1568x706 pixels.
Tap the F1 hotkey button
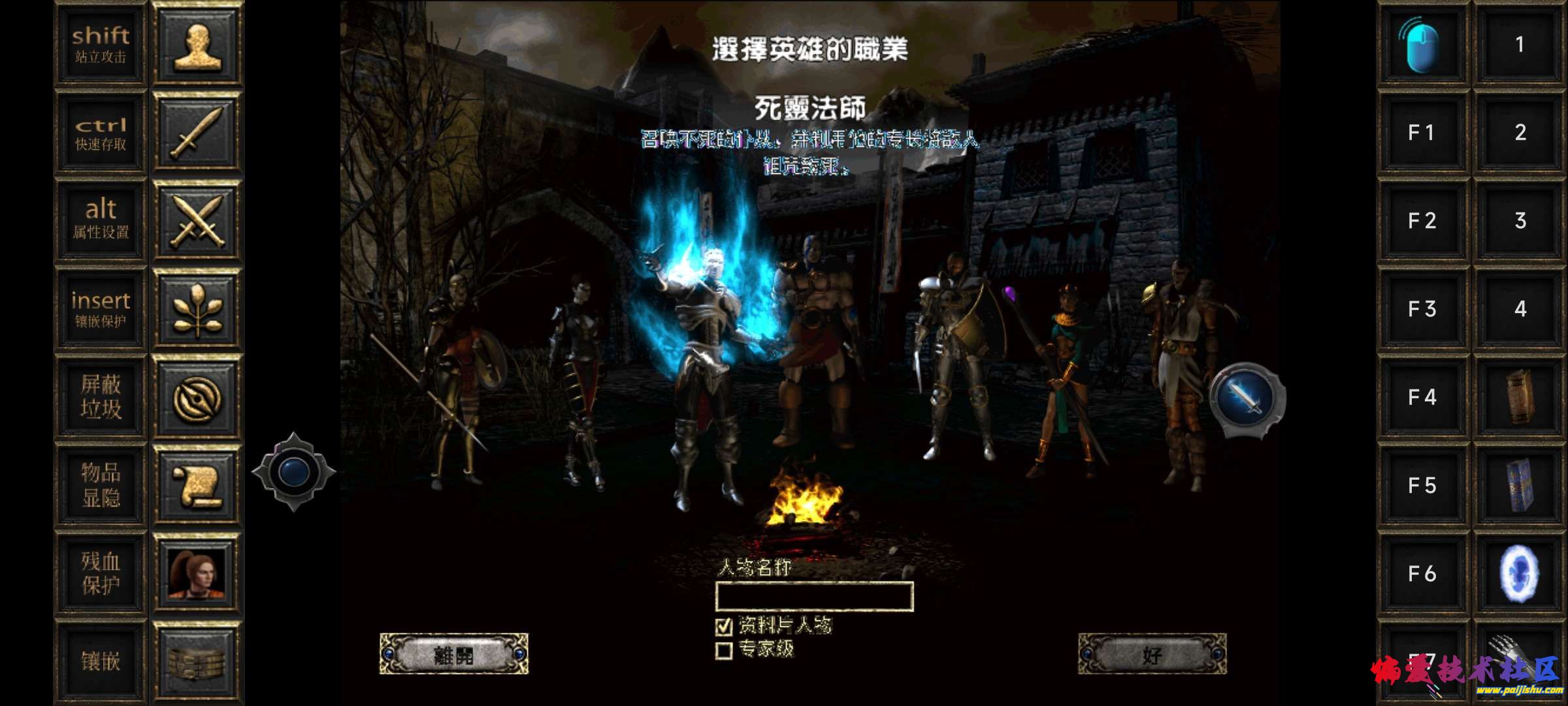tap(1422, 133)
